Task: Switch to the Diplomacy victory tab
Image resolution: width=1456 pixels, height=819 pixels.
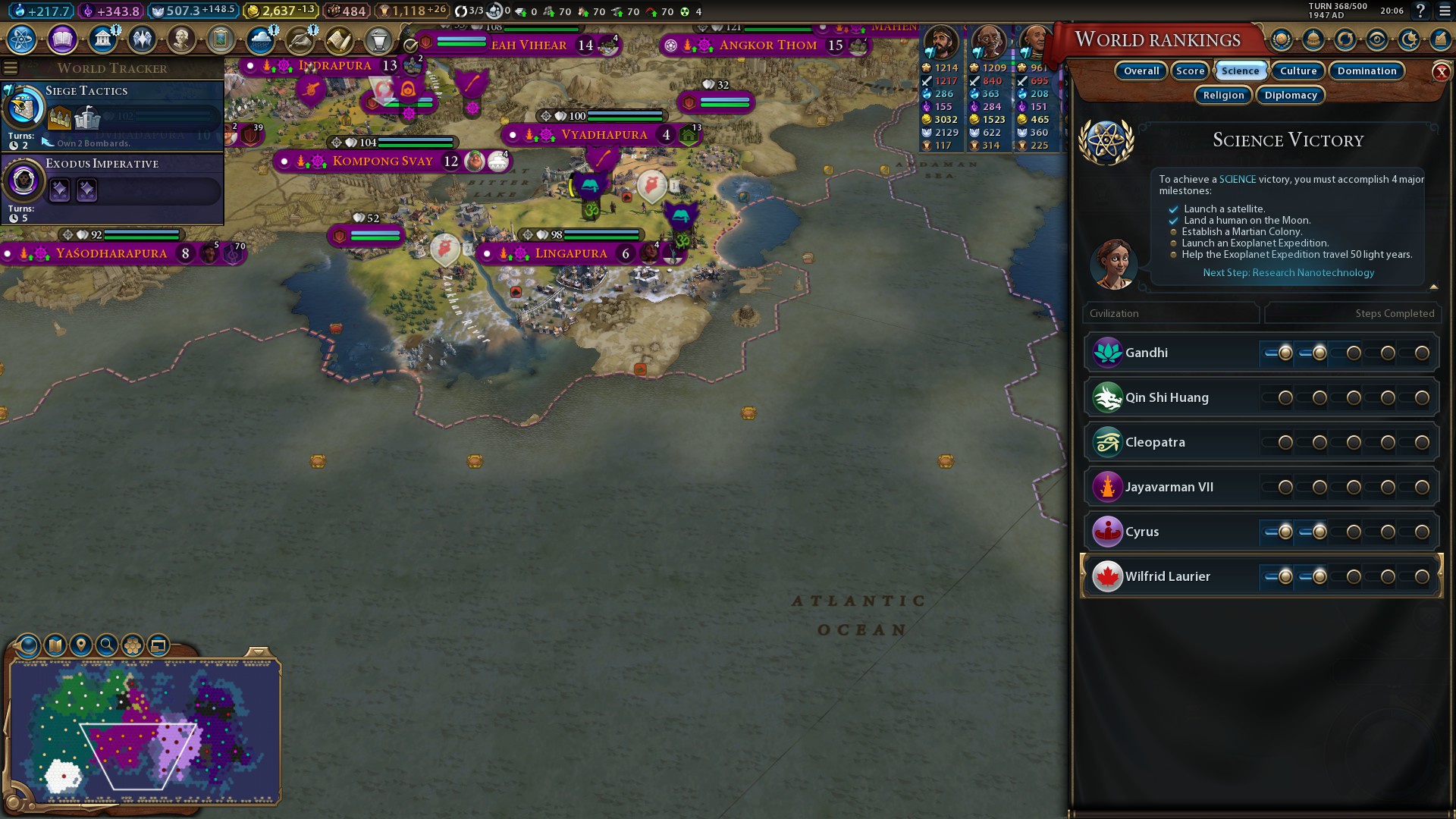Action: pyautogui.click(x=1291, y=95)
